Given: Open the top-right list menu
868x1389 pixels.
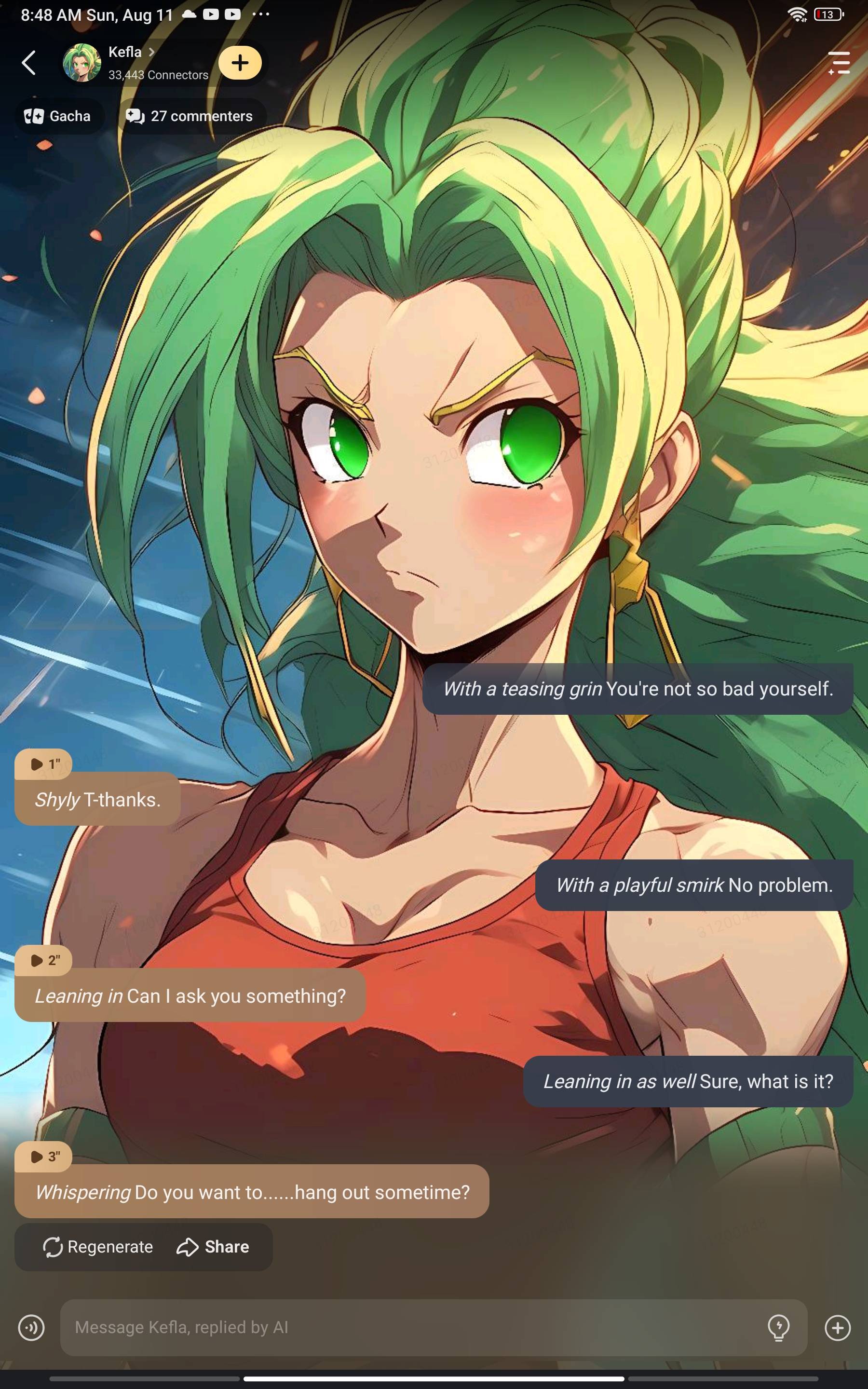Looking at the screenshot, I should tap(839, 63).
